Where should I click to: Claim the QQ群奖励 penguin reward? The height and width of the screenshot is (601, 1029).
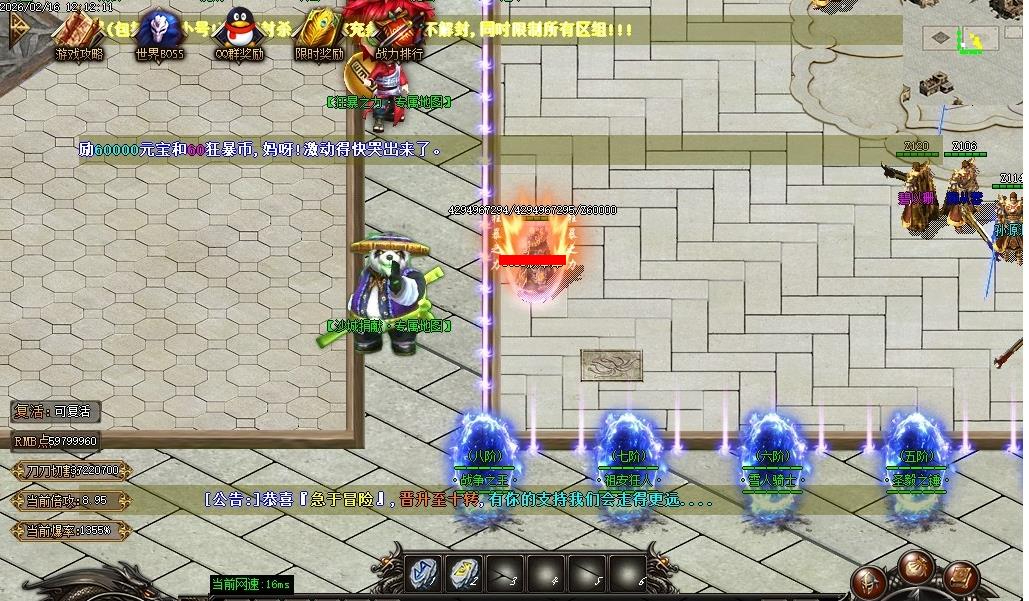pyautogui.click(x=238, y=35)
